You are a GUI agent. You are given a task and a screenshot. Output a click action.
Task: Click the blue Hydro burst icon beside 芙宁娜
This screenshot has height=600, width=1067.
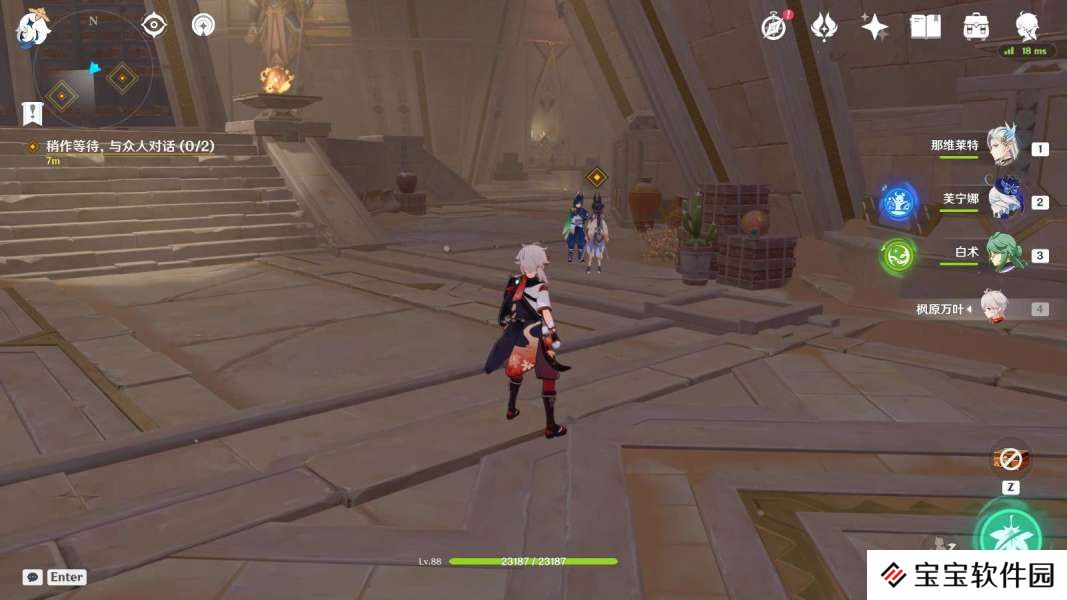pyautogui.click(x=899, y=203)
